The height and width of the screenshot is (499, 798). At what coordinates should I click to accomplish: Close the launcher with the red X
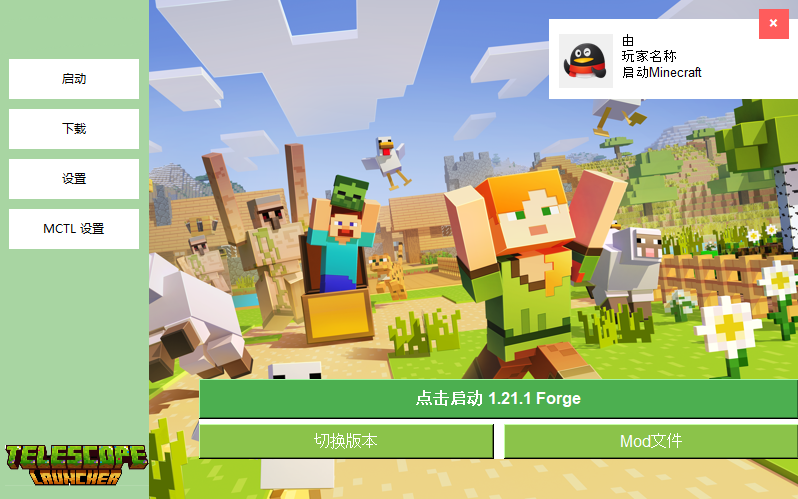pyautogui.click(x=773, y=24)
